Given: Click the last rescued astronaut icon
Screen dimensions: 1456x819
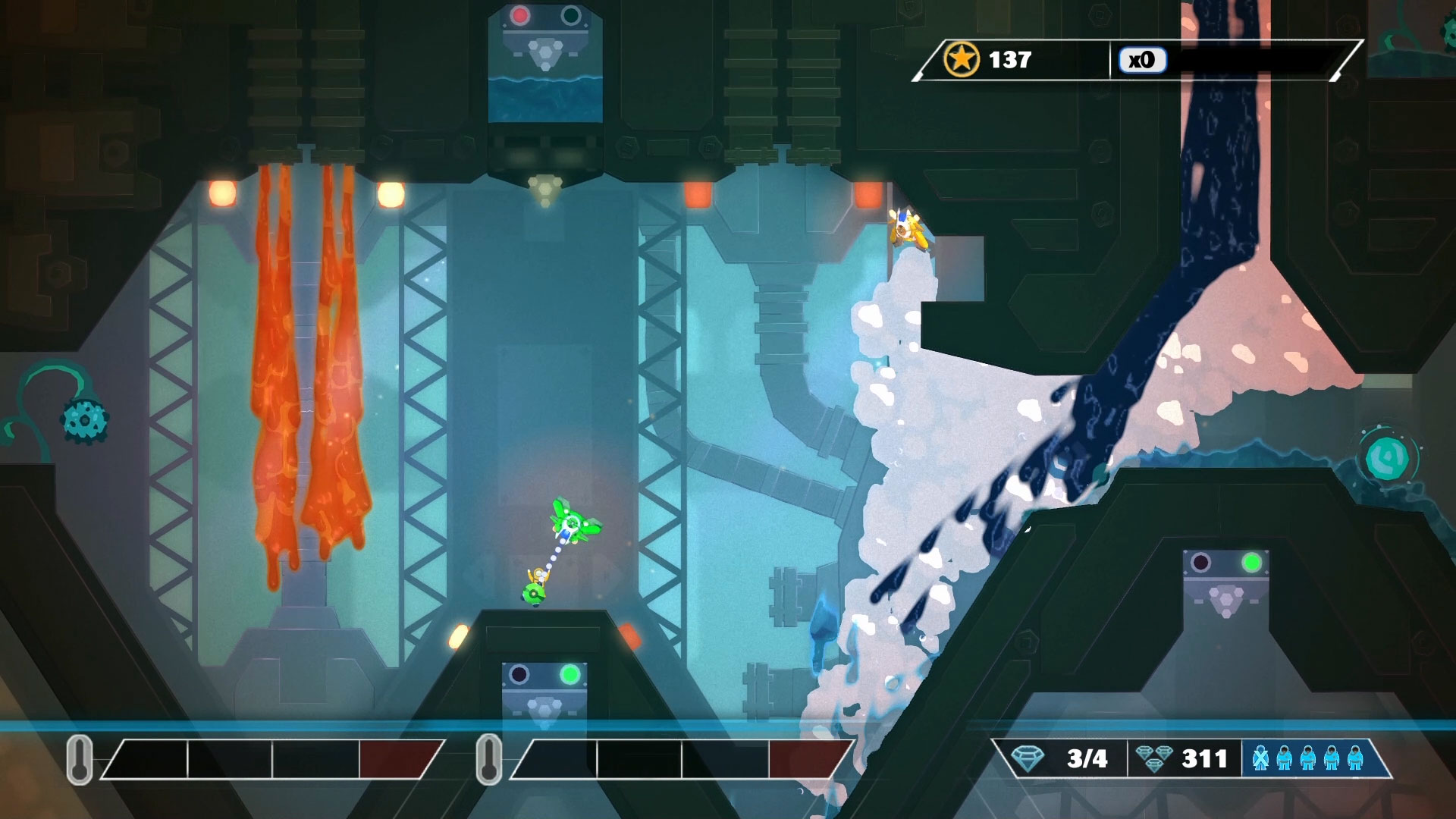Looking at the screenshot, I should (1355, 758).
